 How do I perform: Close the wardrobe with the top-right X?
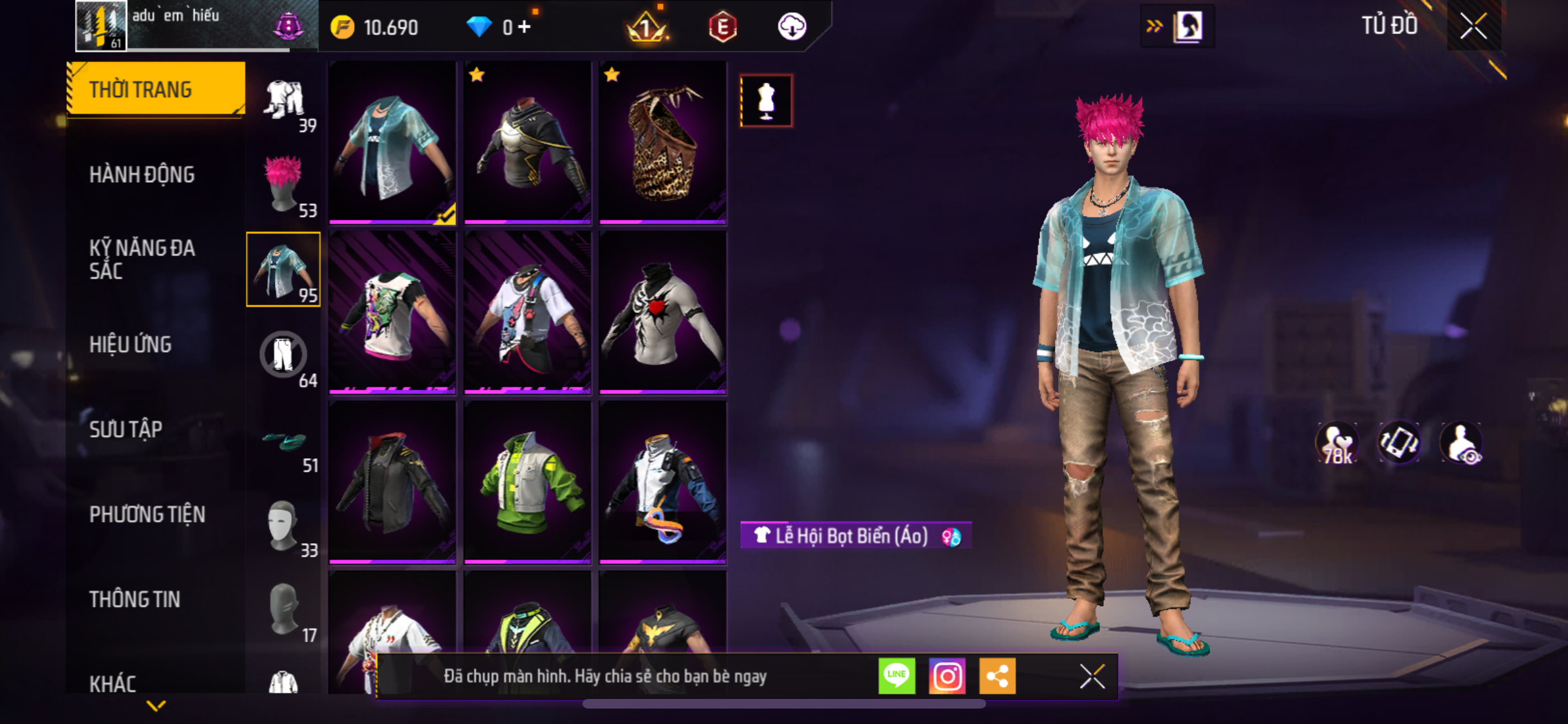click(1473, 26)
